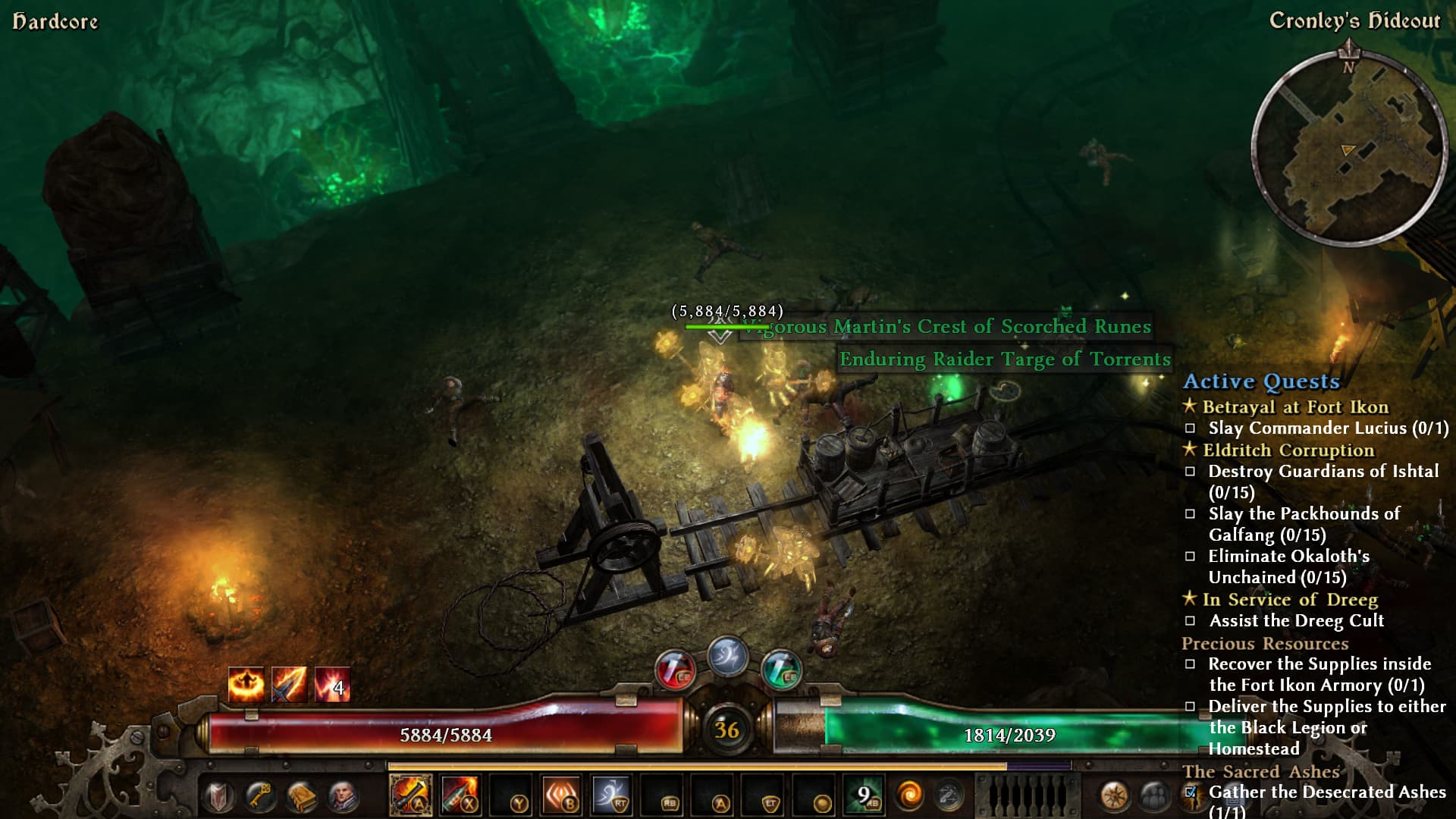Use the green item slot with 9 charges
Viewport: 1456px width, 819px height.
click(863, 795)
